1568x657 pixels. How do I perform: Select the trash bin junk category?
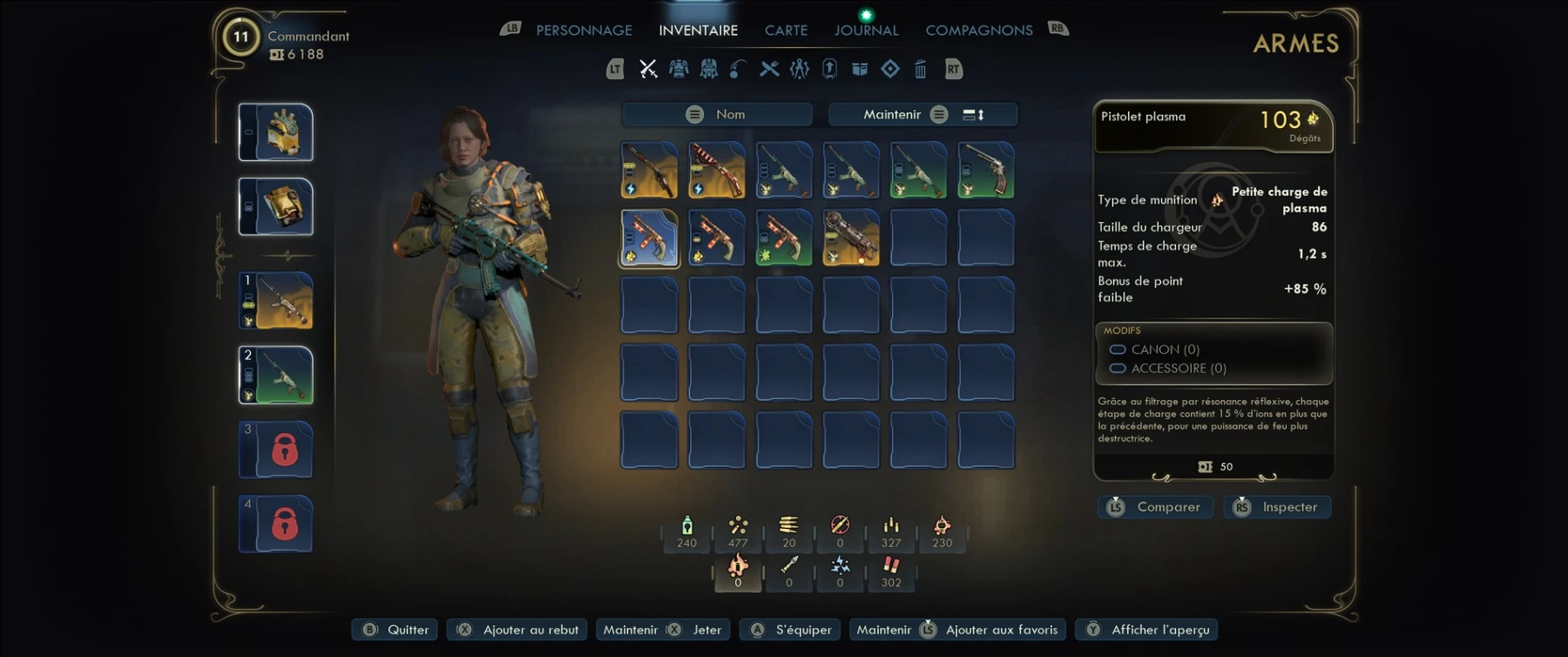pos(920,69)
